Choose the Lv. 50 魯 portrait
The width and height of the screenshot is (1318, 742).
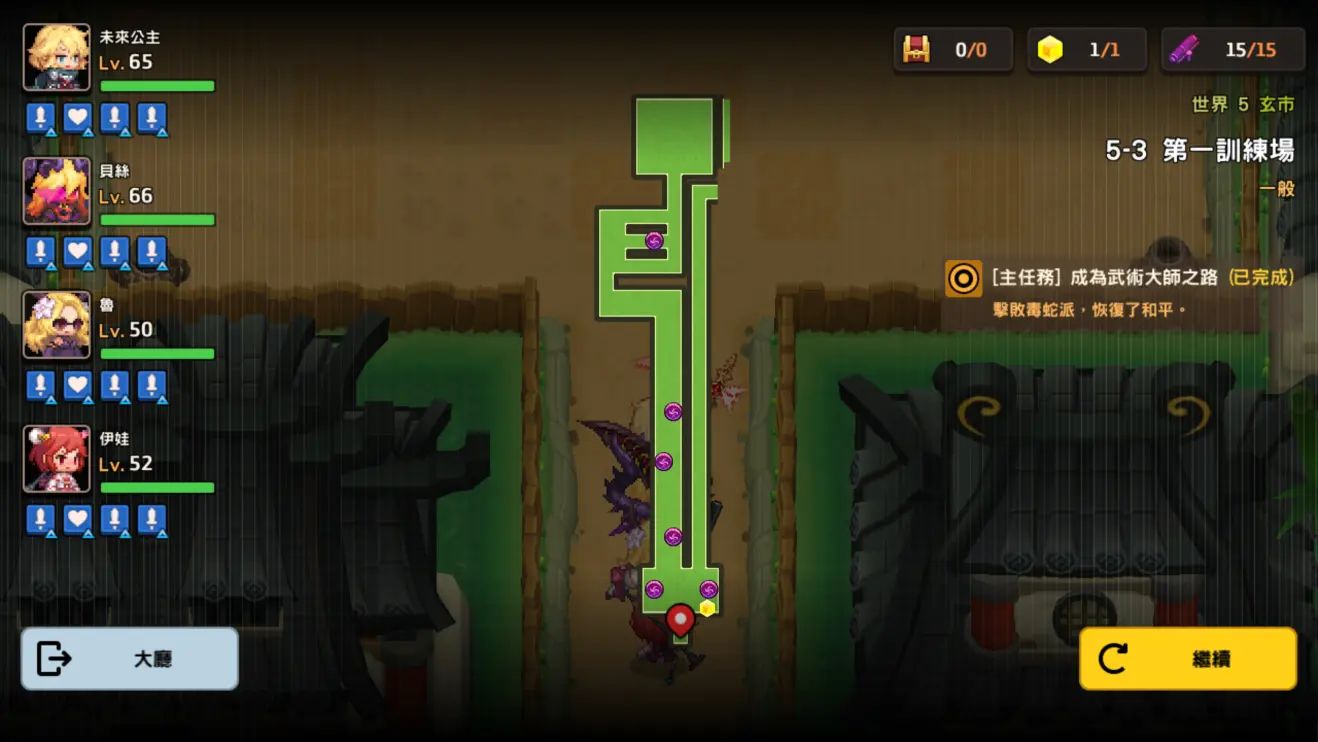pos(57,325)
